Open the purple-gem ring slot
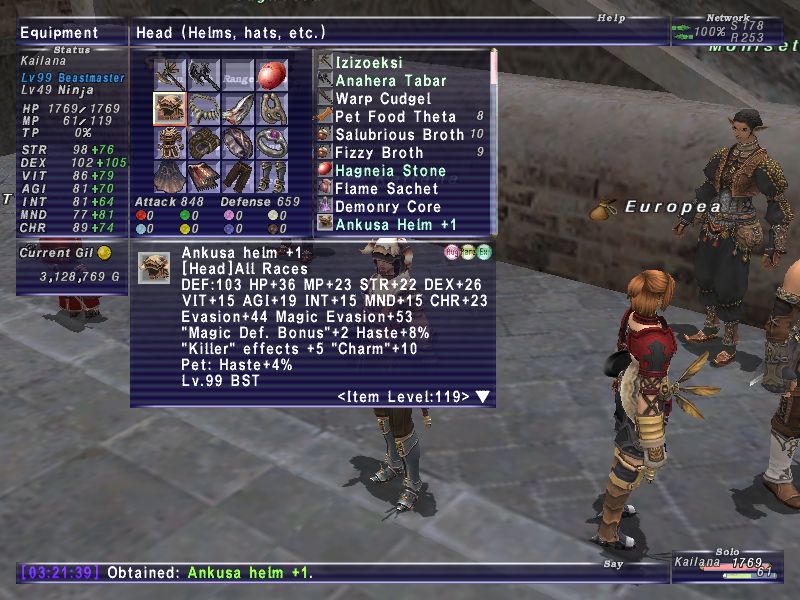 click(272, 142)
